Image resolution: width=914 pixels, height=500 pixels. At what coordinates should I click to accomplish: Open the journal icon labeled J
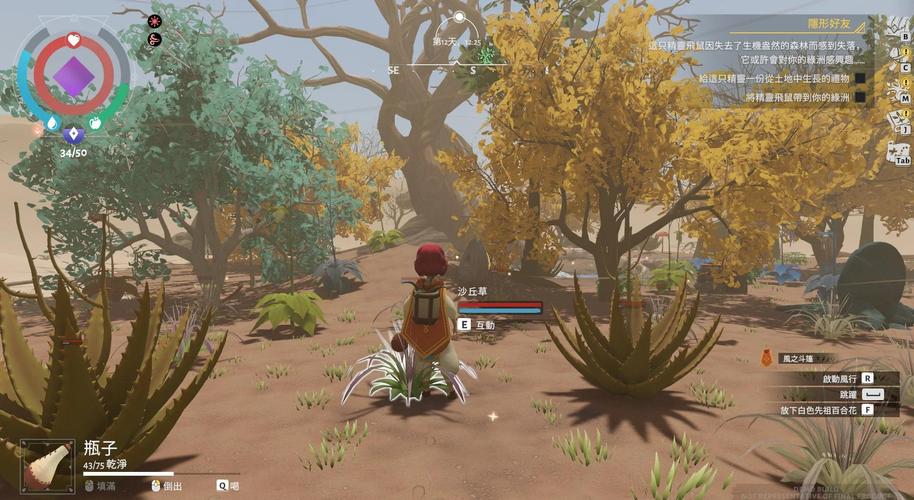tap(899, 122)
